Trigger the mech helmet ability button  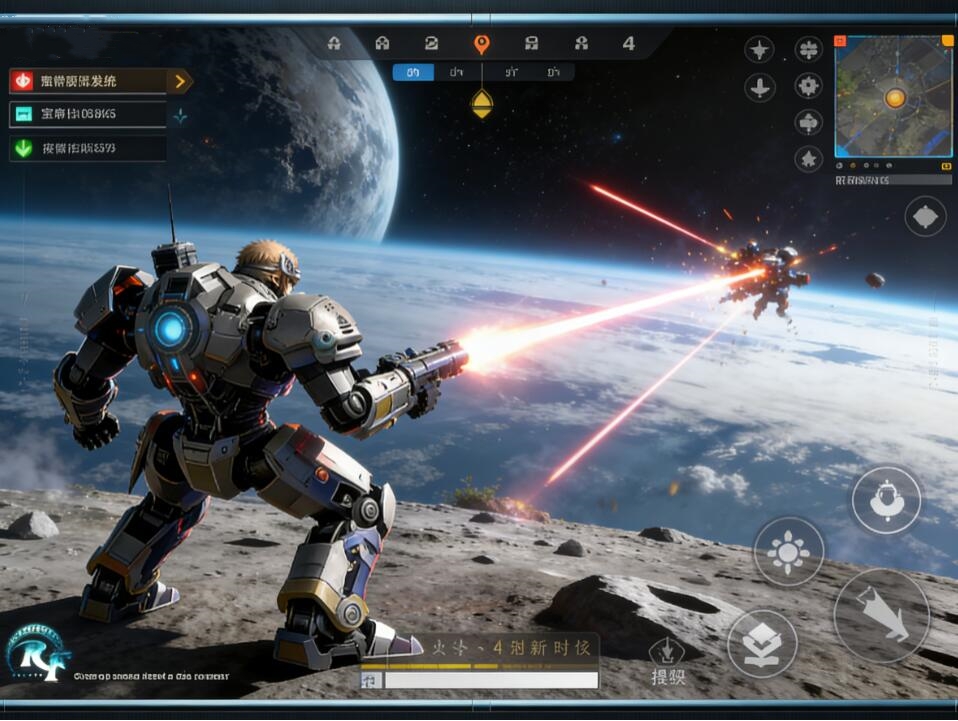tap(886, 500)
